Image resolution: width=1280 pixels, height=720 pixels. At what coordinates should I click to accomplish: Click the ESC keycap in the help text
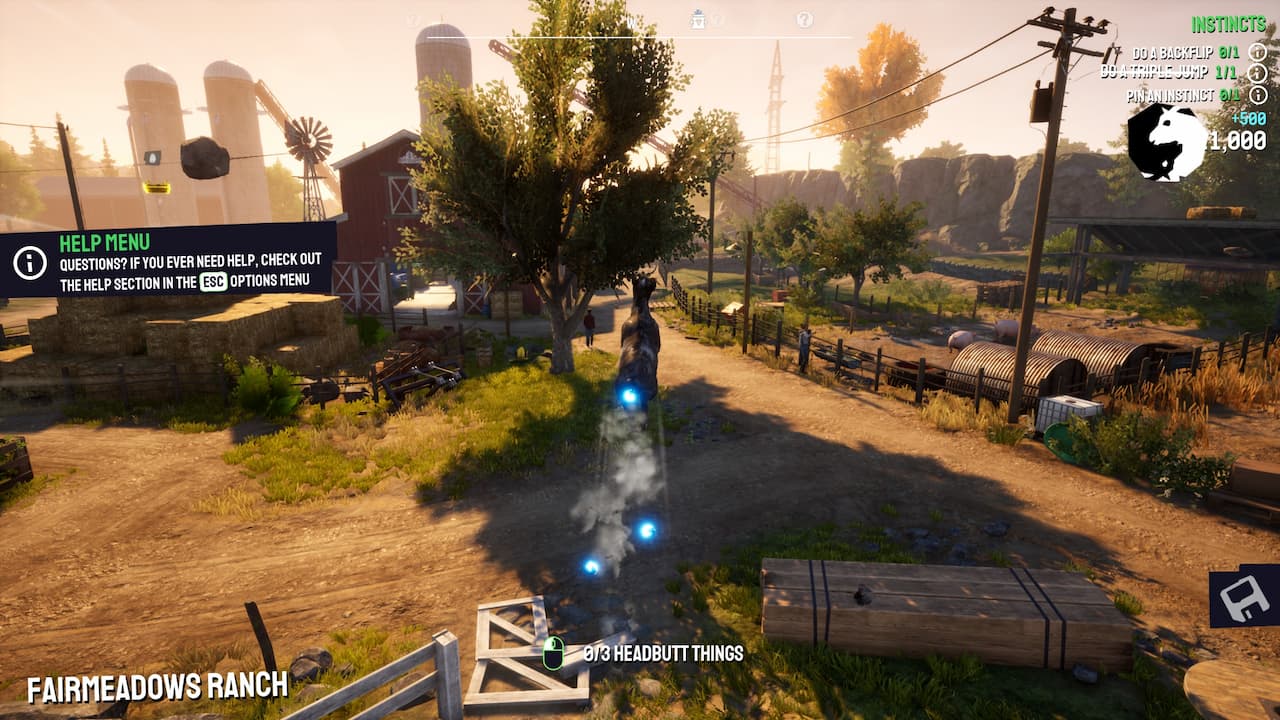[213, 281]
